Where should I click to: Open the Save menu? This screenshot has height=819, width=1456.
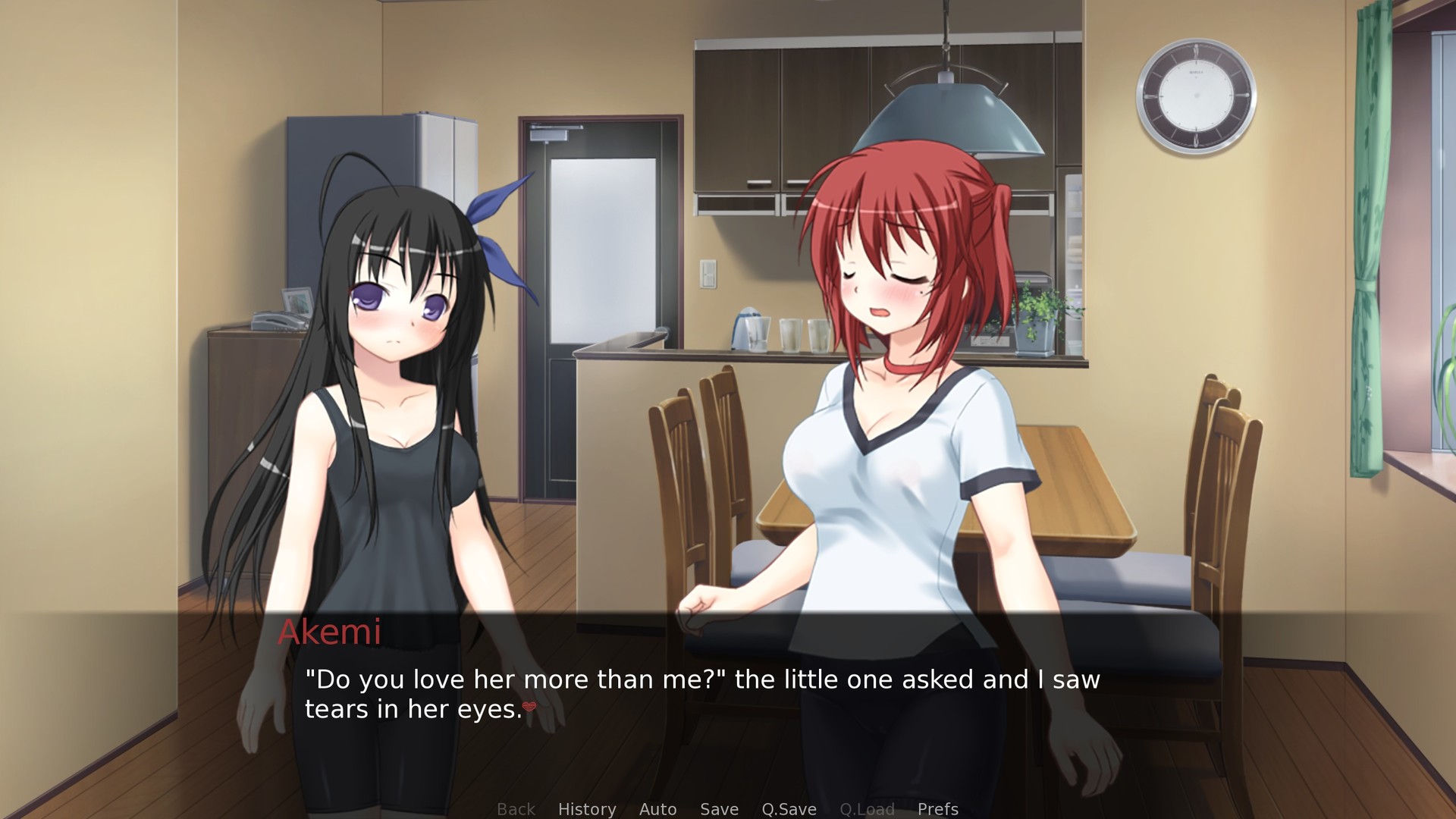[719, 809]
